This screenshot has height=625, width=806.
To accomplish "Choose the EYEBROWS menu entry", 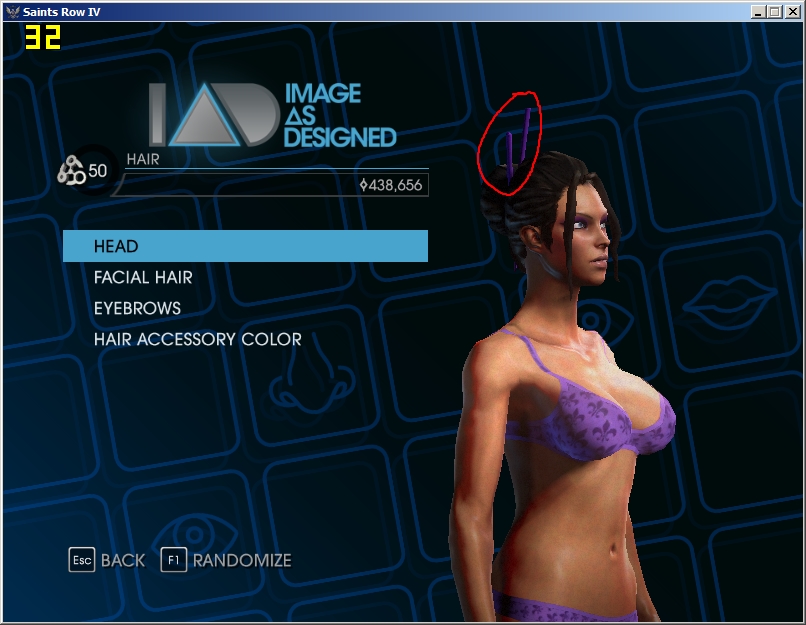I will (137, 308).
